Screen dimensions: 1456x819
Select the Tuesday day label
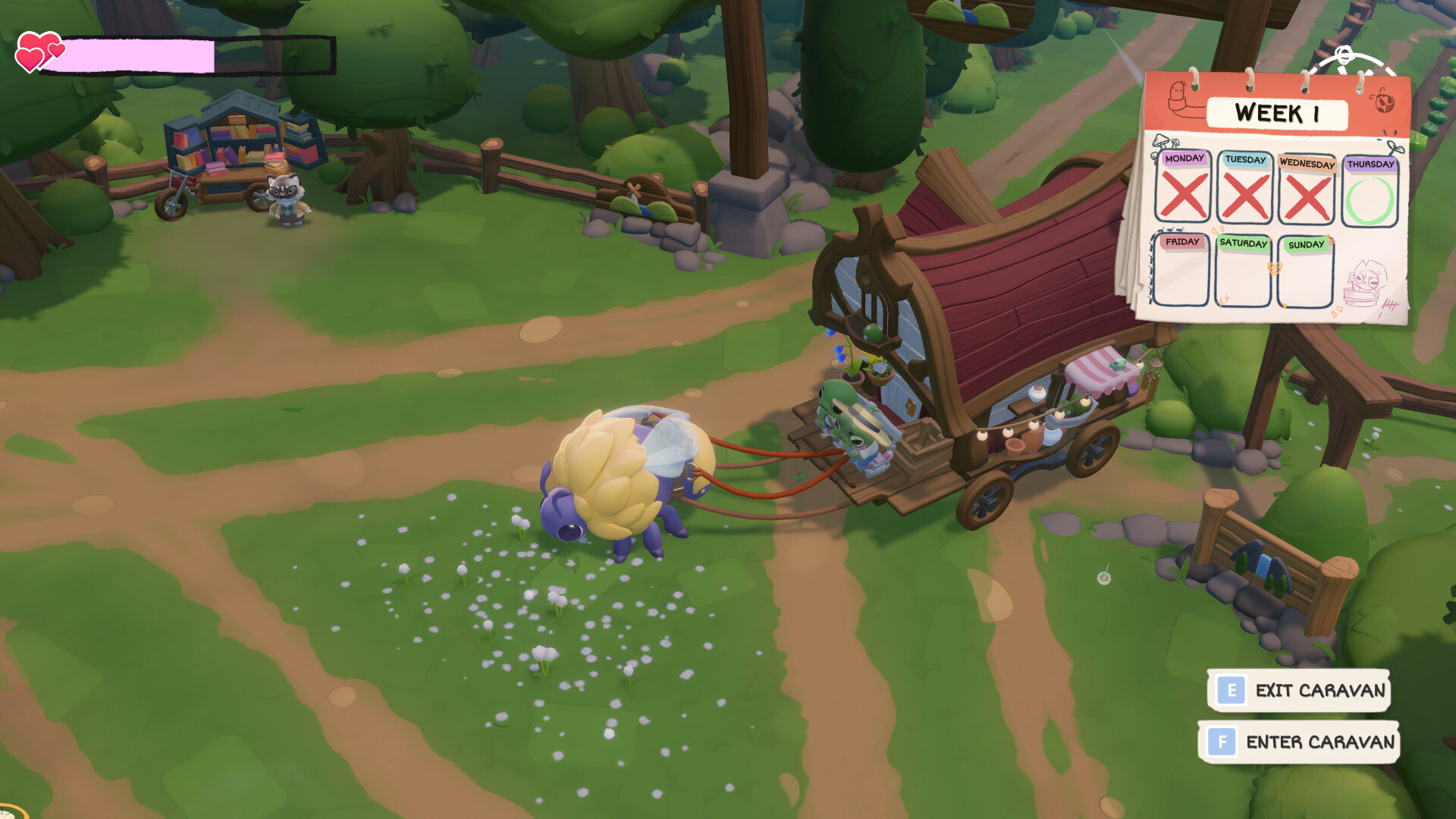(1244, 159)
